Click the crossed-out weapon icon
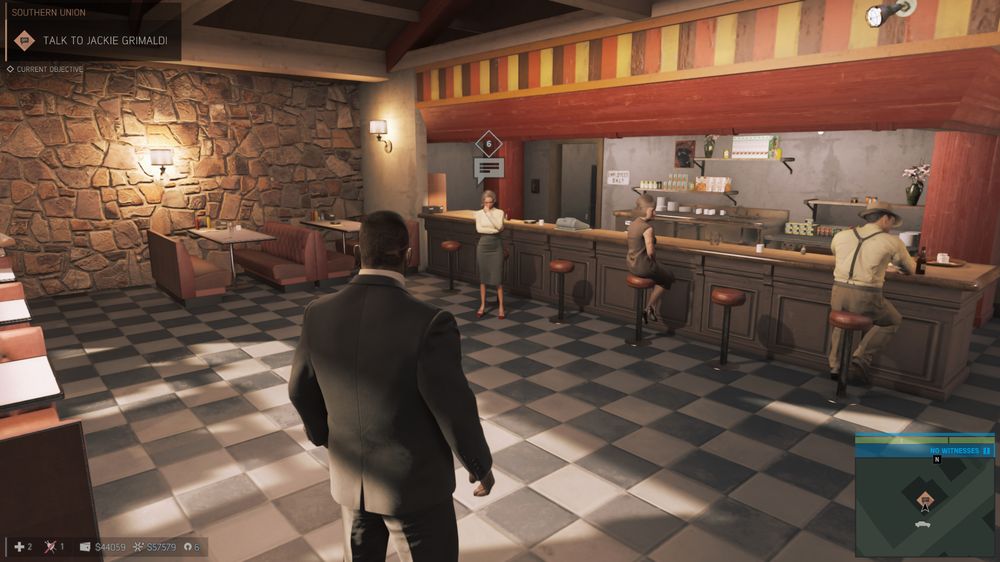The height and width of the screenshot is (562, 1000). pos(51,547)
